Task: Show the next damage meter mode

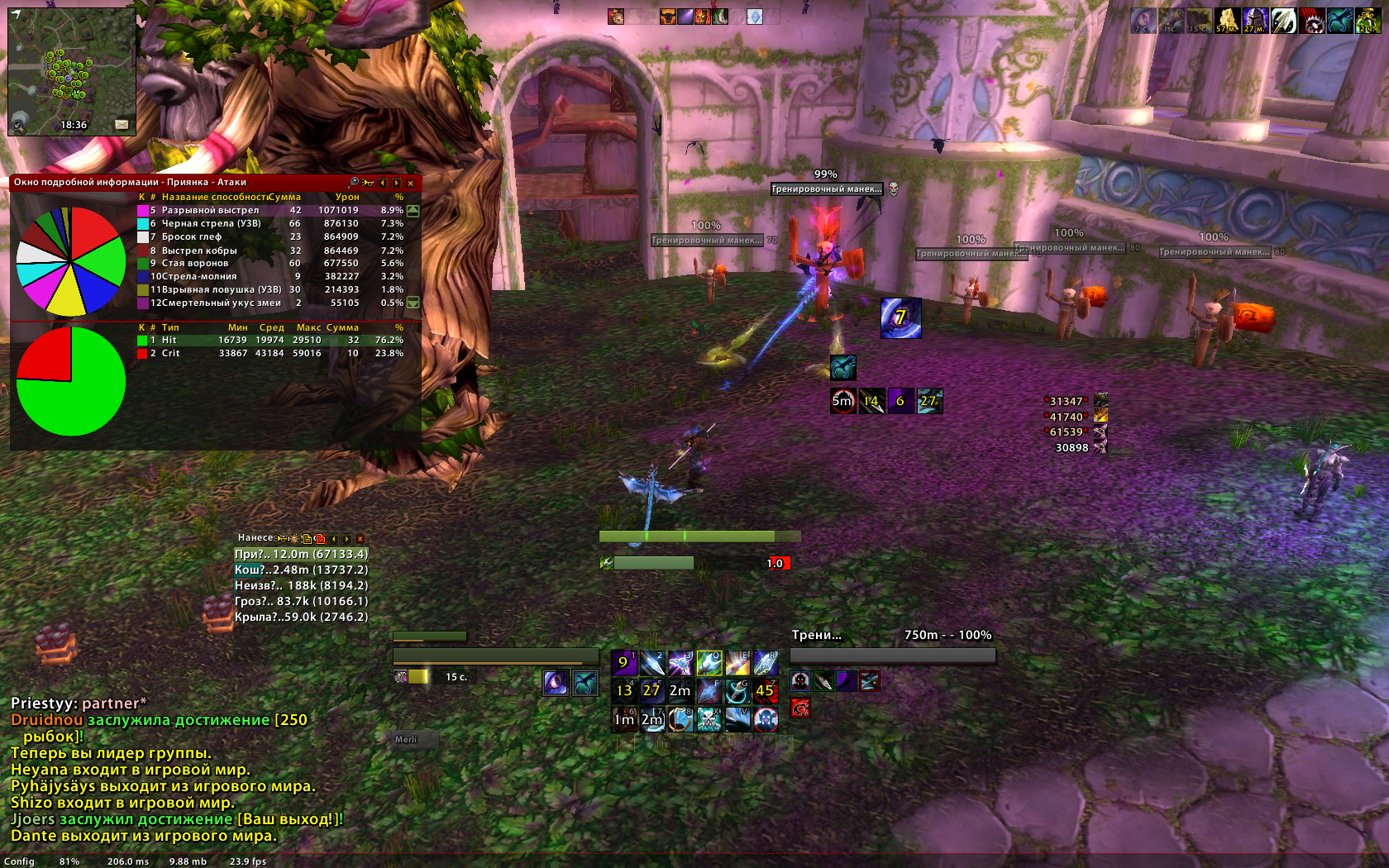Action: [347, 538]
